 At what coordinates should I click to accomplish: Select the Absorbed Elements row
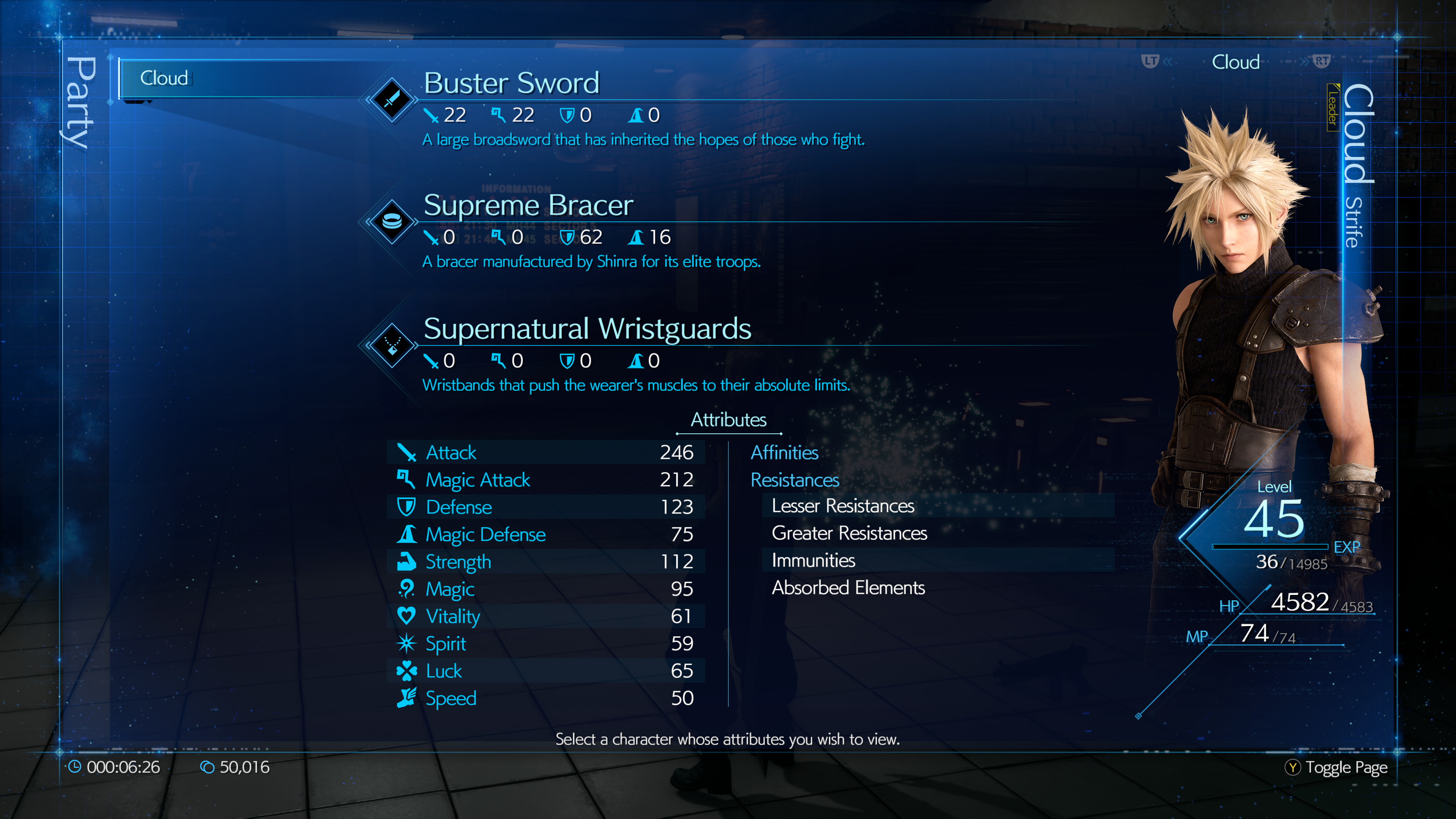pyautogui.click(x=848, y=588)
